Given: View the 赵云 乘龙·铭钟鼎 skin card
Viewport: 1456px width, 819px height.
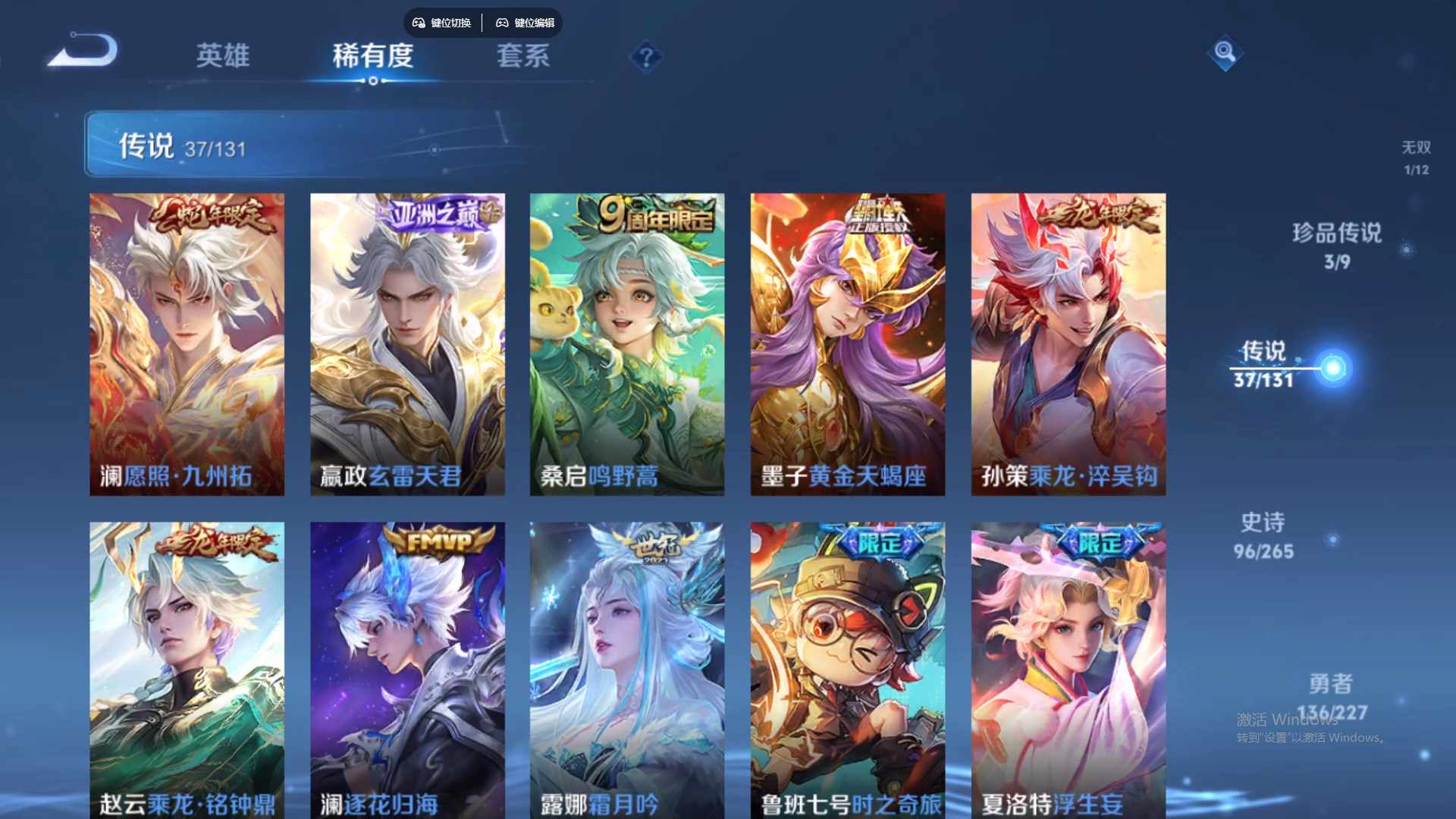Looking at the screenshot, I should coord(187,670).
